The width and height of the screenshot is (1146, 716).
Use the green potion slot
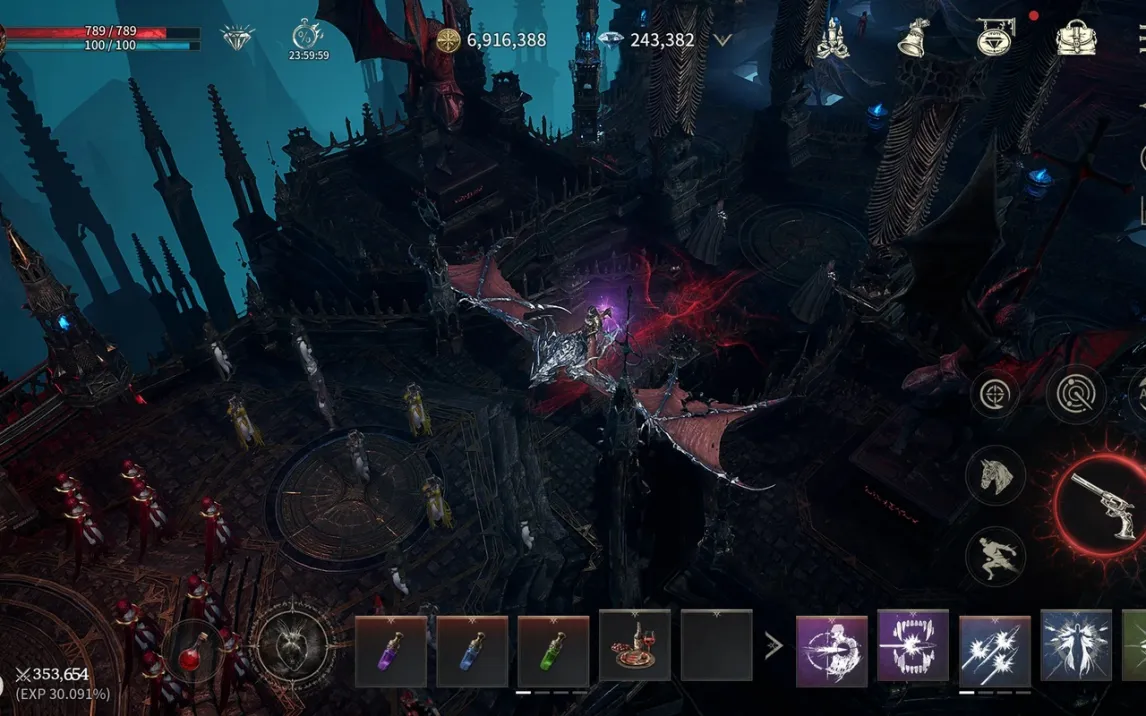click(554, 651)
